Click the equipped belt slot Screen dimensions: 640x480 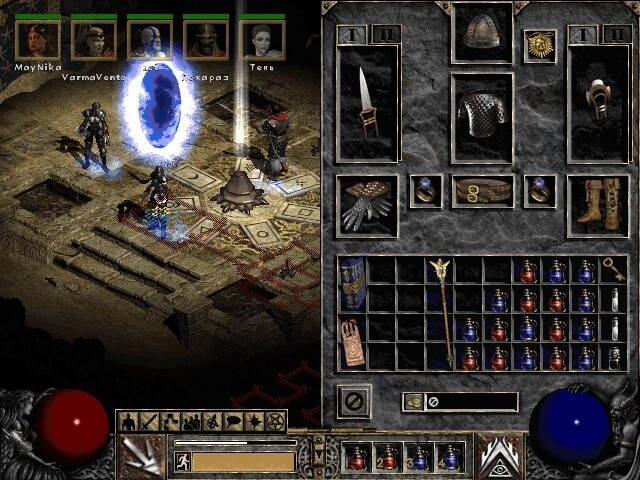tap(482, 191)
